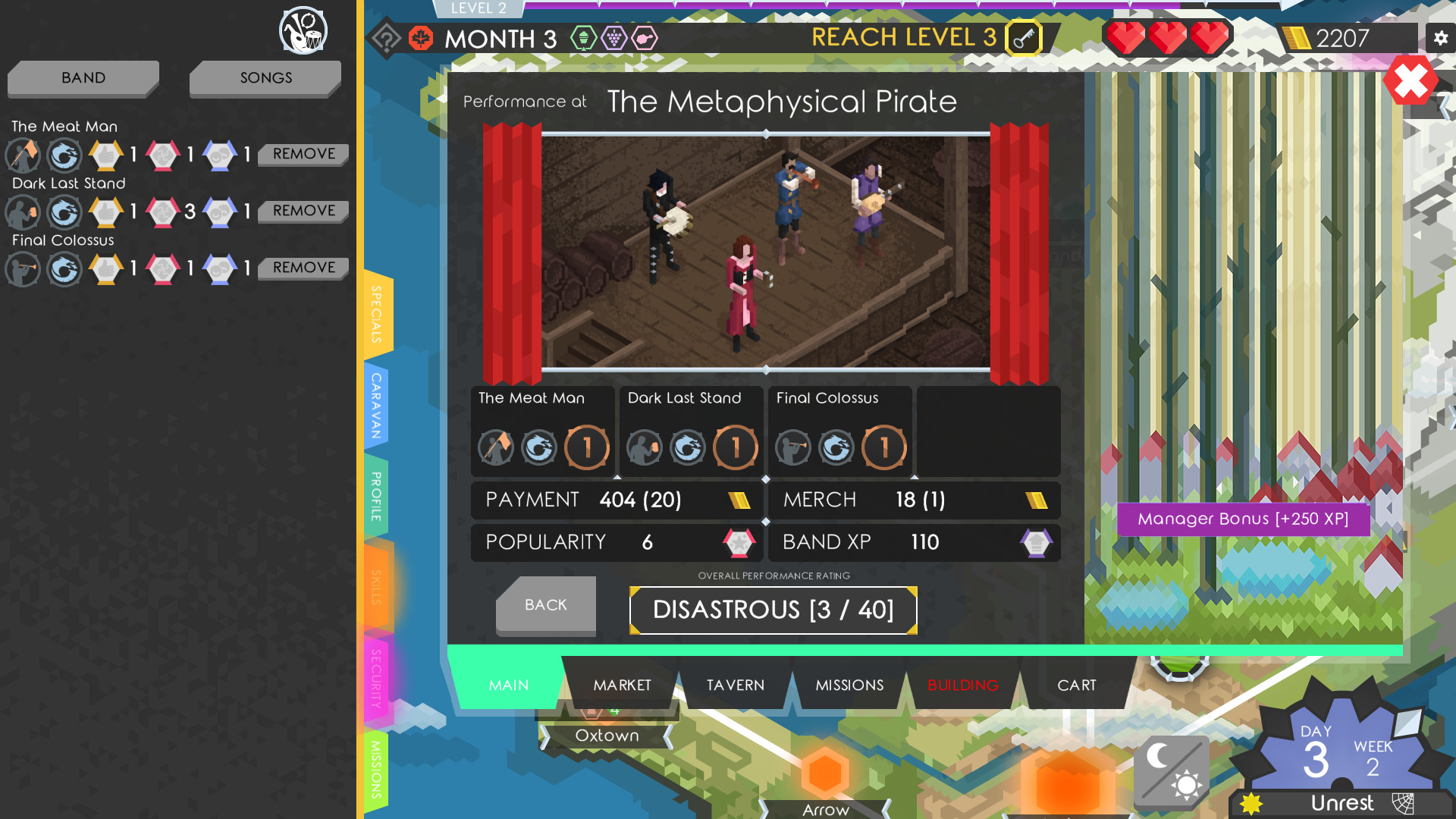
Task: Open the Profile side panel
Action: coord(375,494)
